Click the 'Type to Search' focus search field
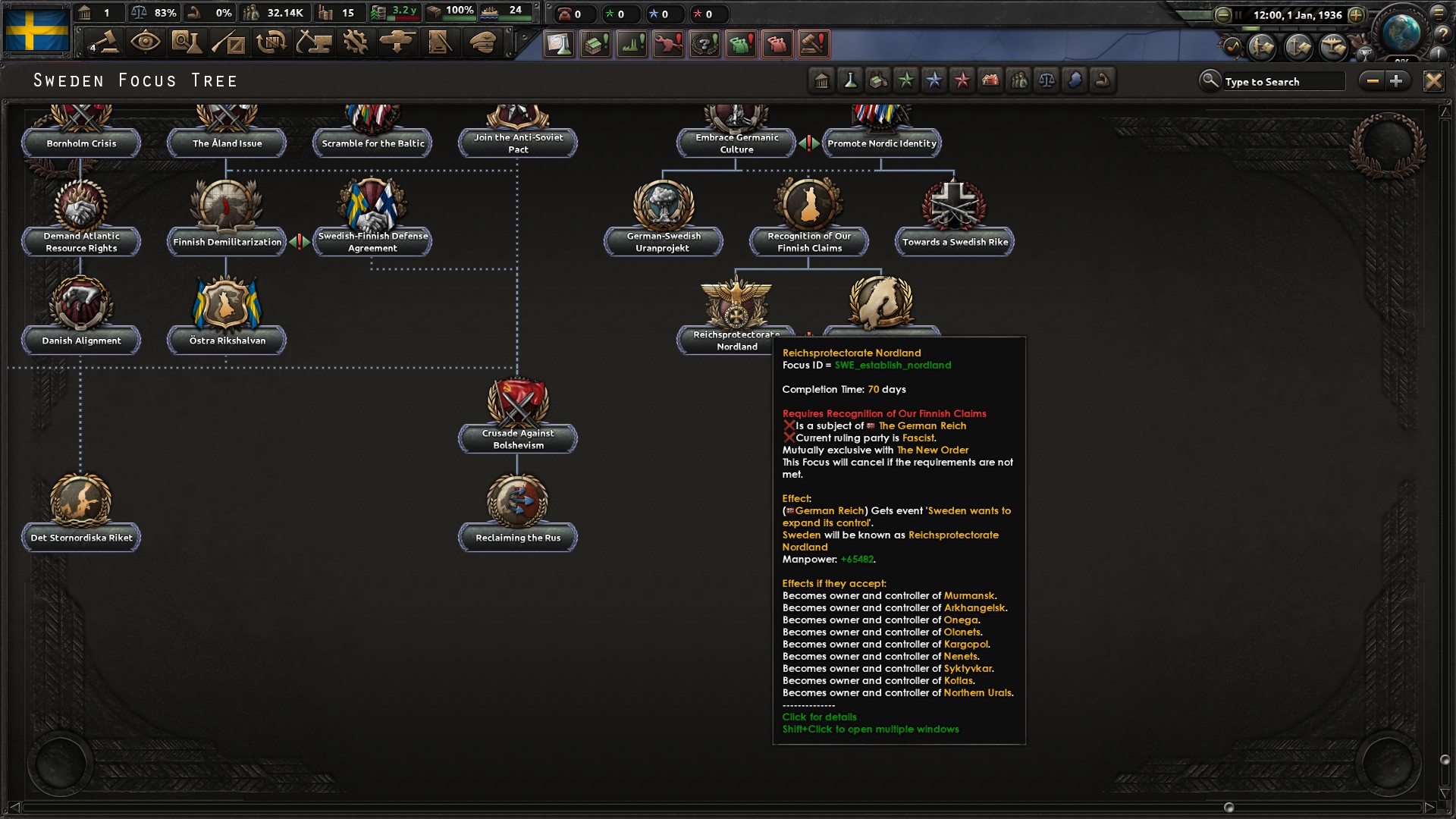Screen dimensions: 1456x819 pyautogui.click(x=1282, y=80)
